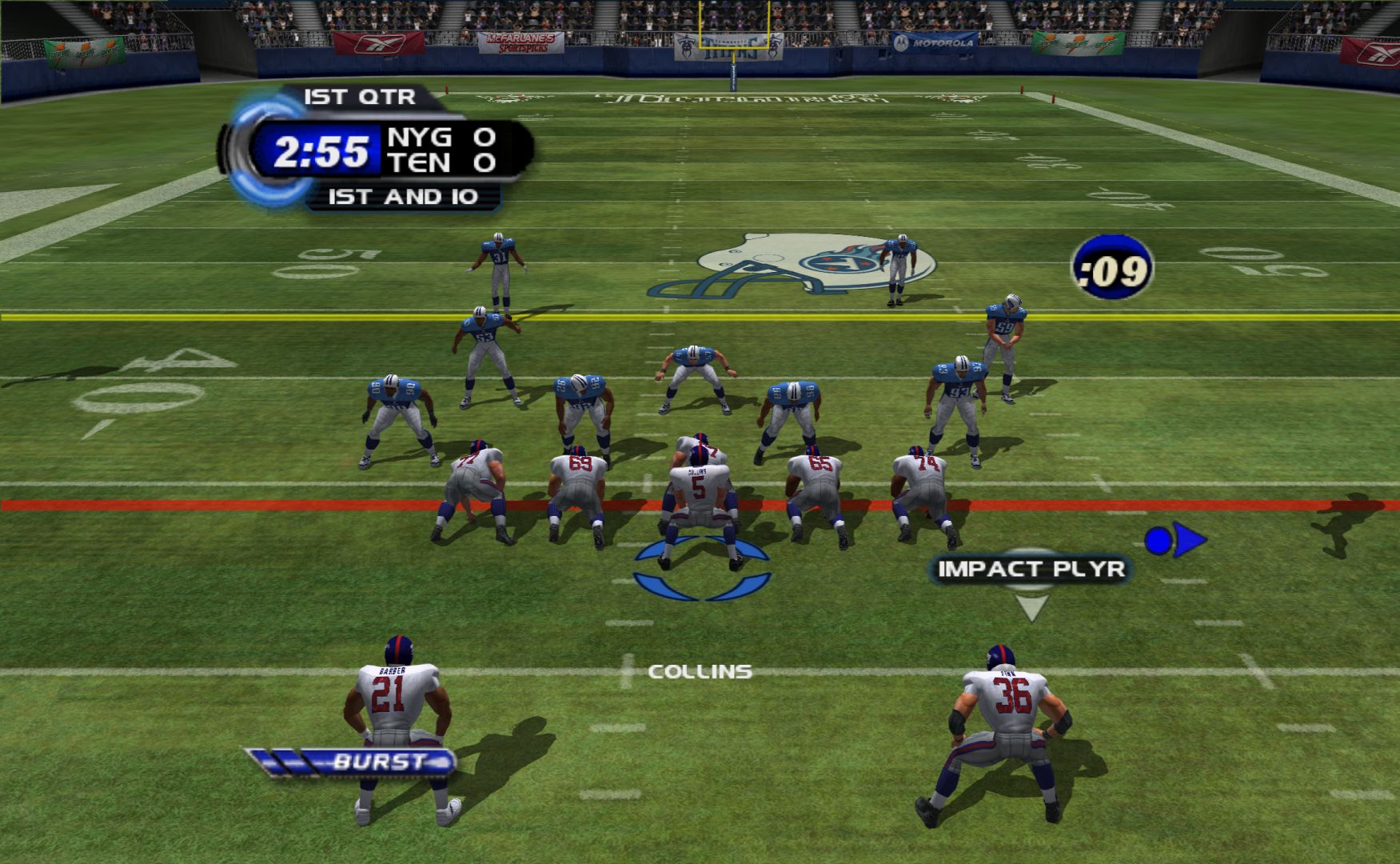Click the COLLINS player name label

tap(700, 671)
